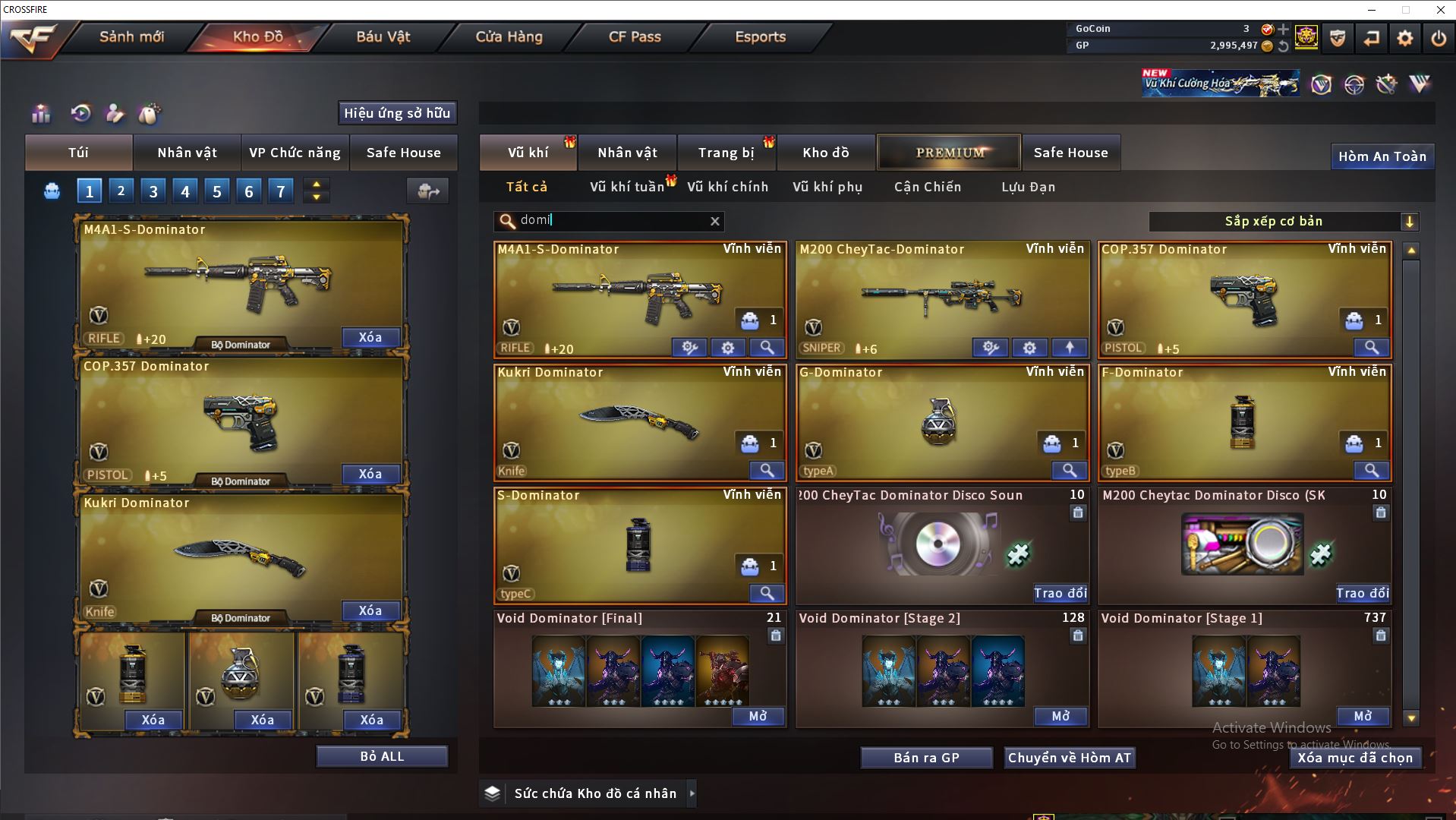This screenshot has width=1456, height=820.
Task: Click the Hiệu ứng sở hữu button
Action: coord(397,113)
